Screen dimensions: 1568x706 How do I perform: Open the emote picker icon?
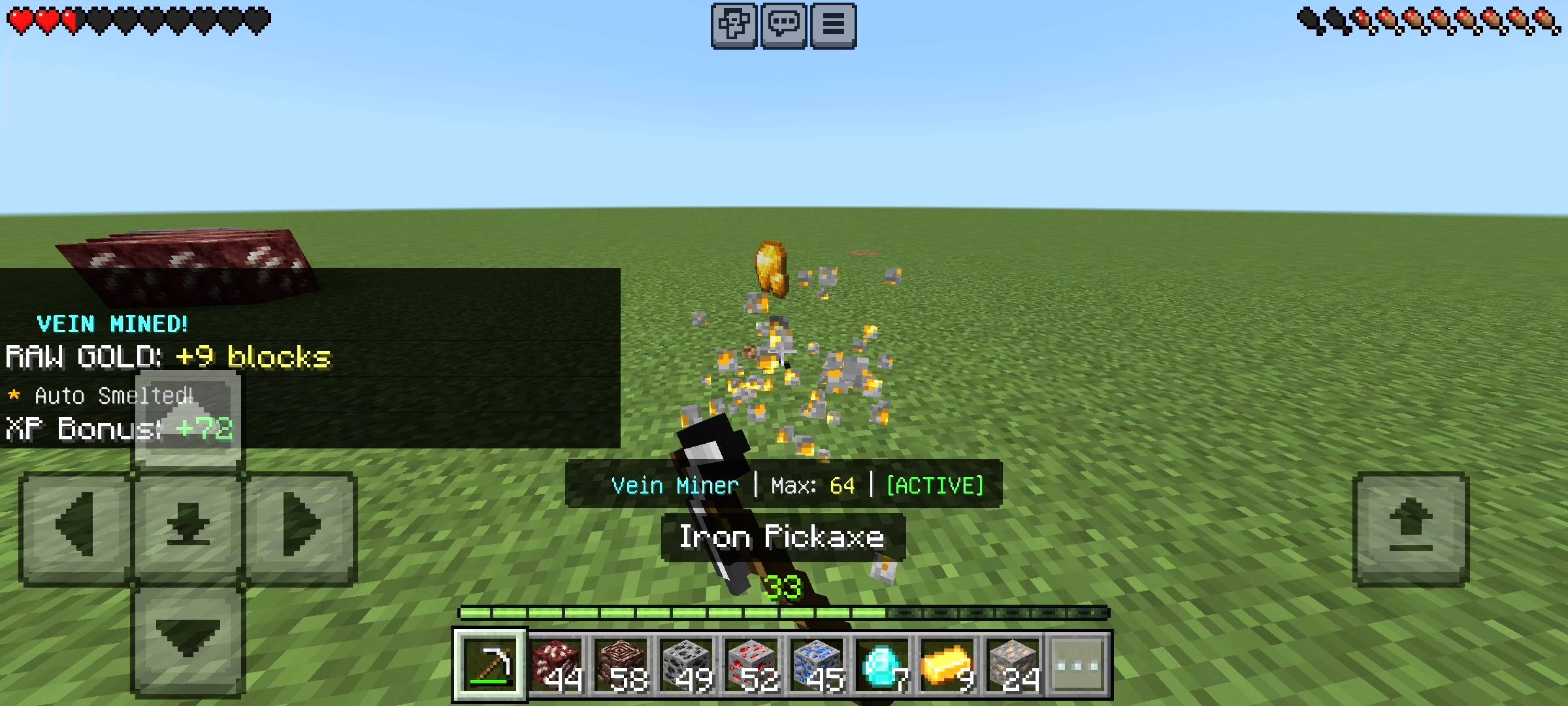[x=735, y=25]
